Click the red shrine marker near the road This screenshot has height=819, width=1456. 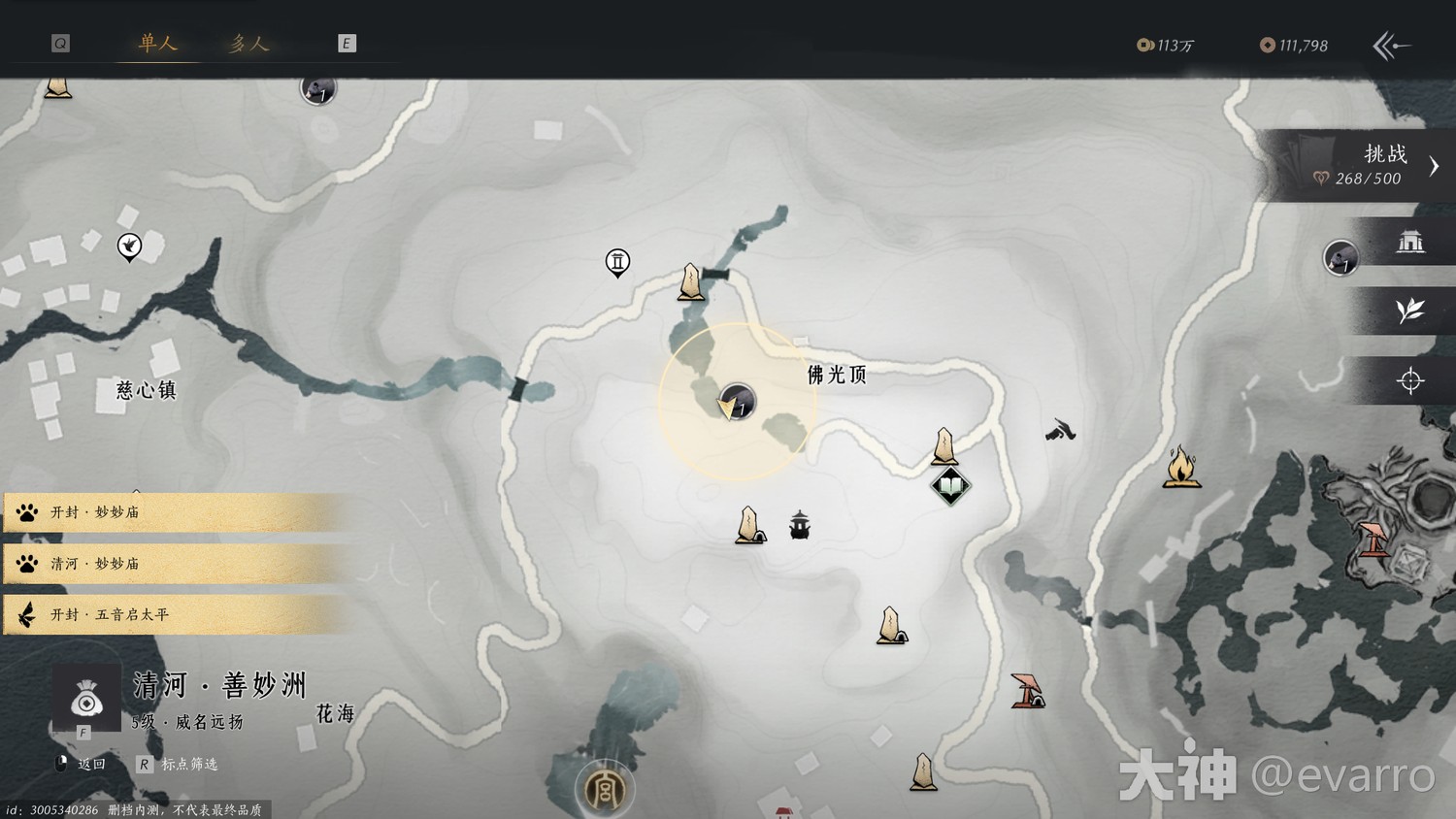pyautogui.click(x=1026, y=690)
